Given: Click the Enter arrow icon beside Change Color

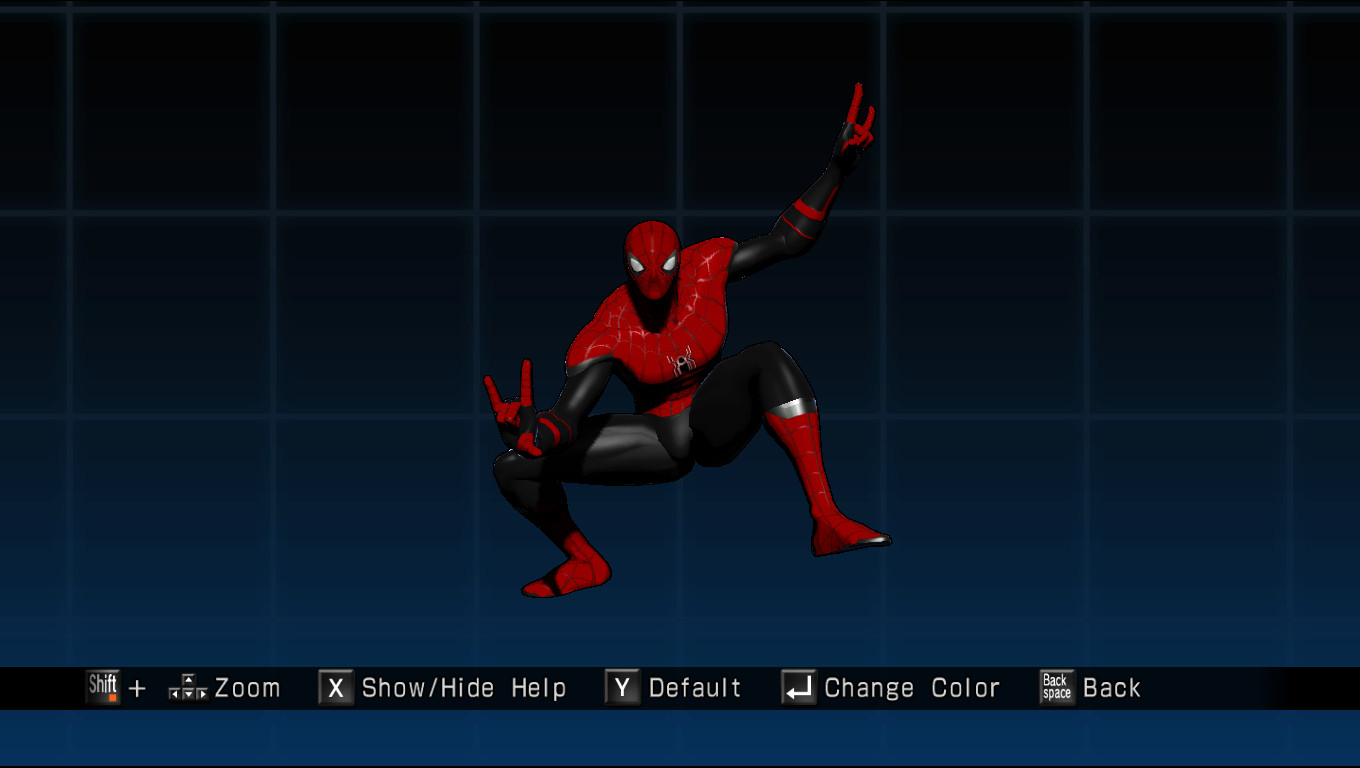Looking at the screenshot, I should (797, 687).
